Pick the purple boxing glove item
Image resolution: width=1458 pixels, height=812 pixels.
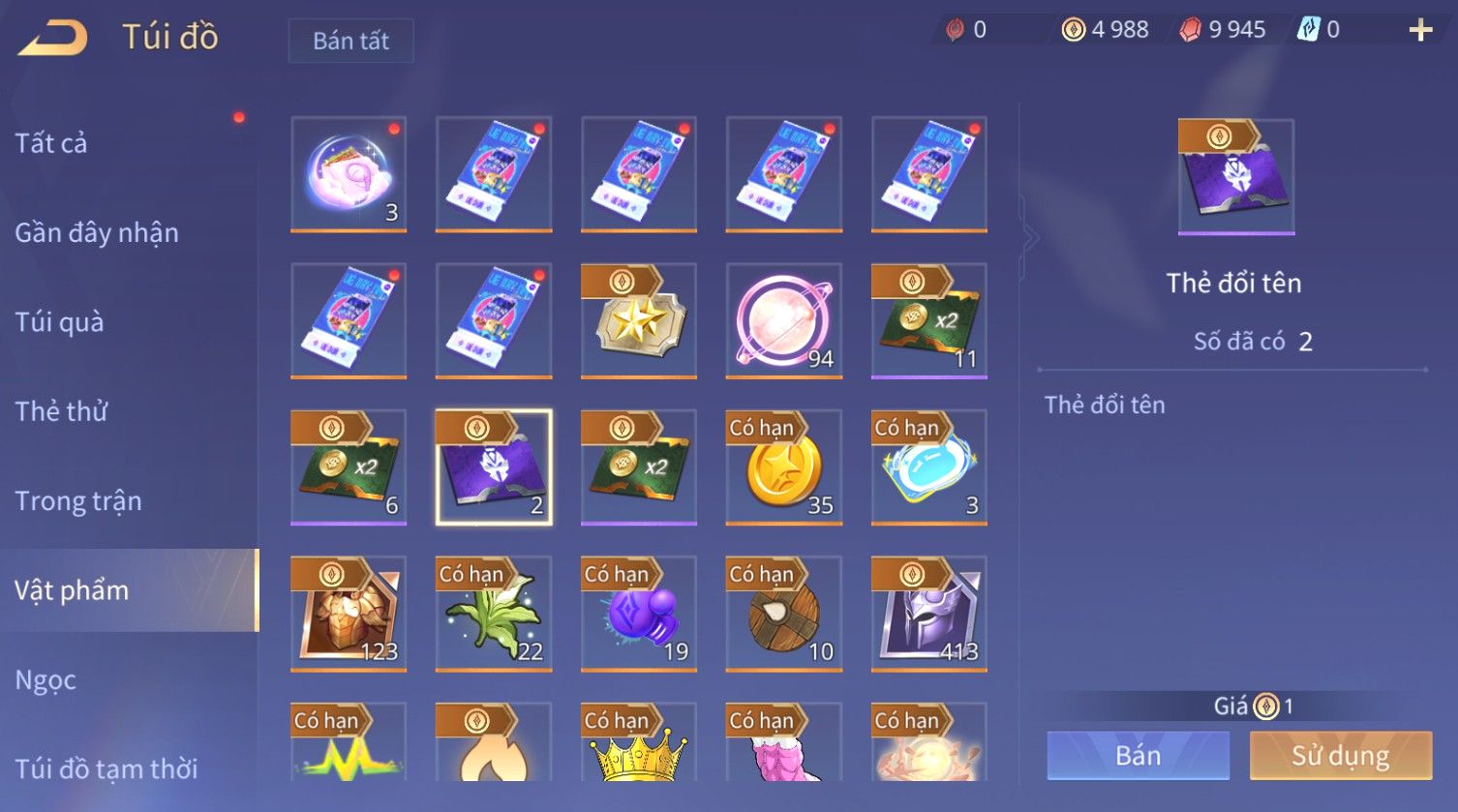(639, 614)
